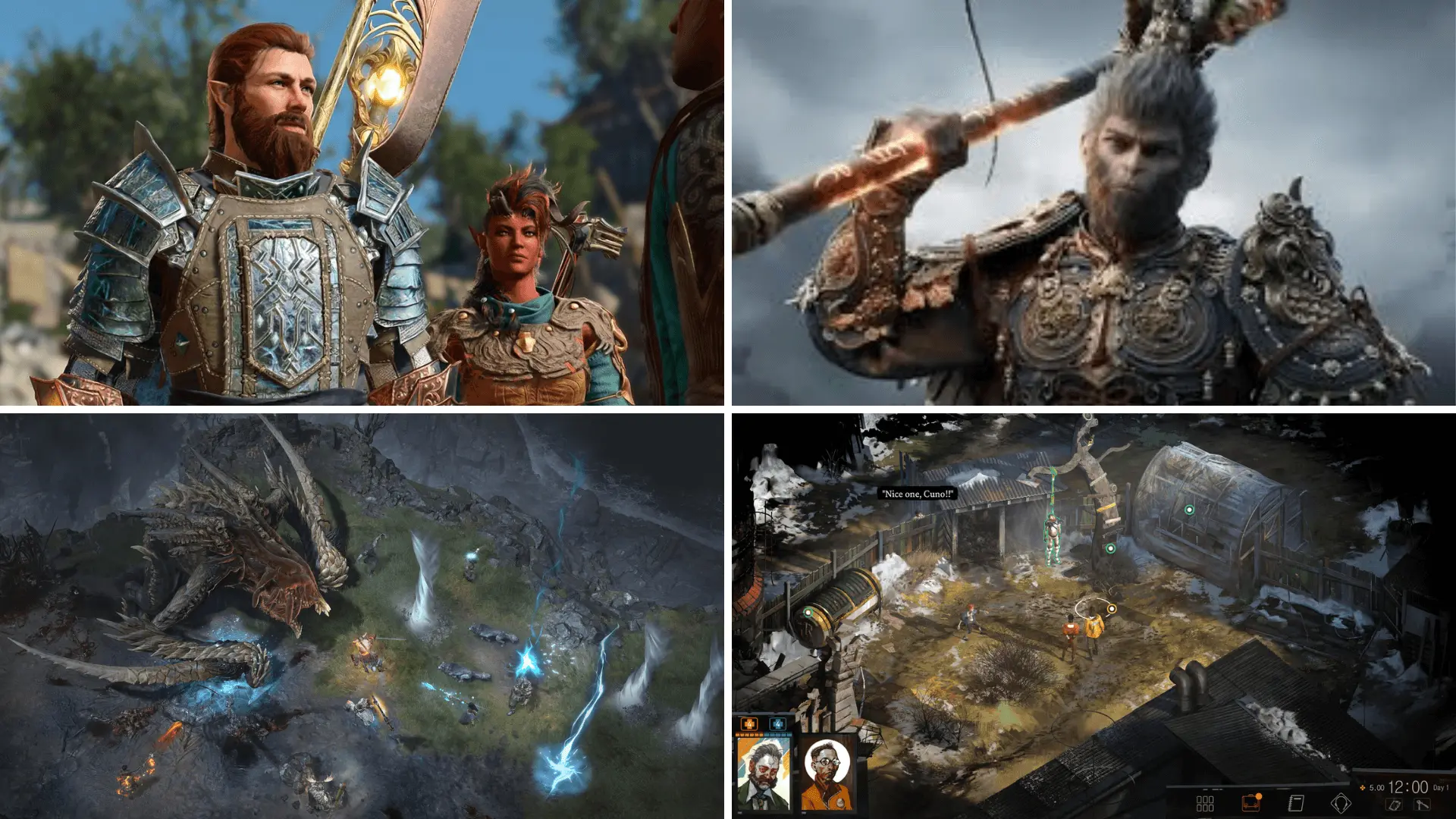The width and height of the screenshot is (1456, 819).
Task: Open the inventory briefcase icon
Action: tap(1250, 803)
